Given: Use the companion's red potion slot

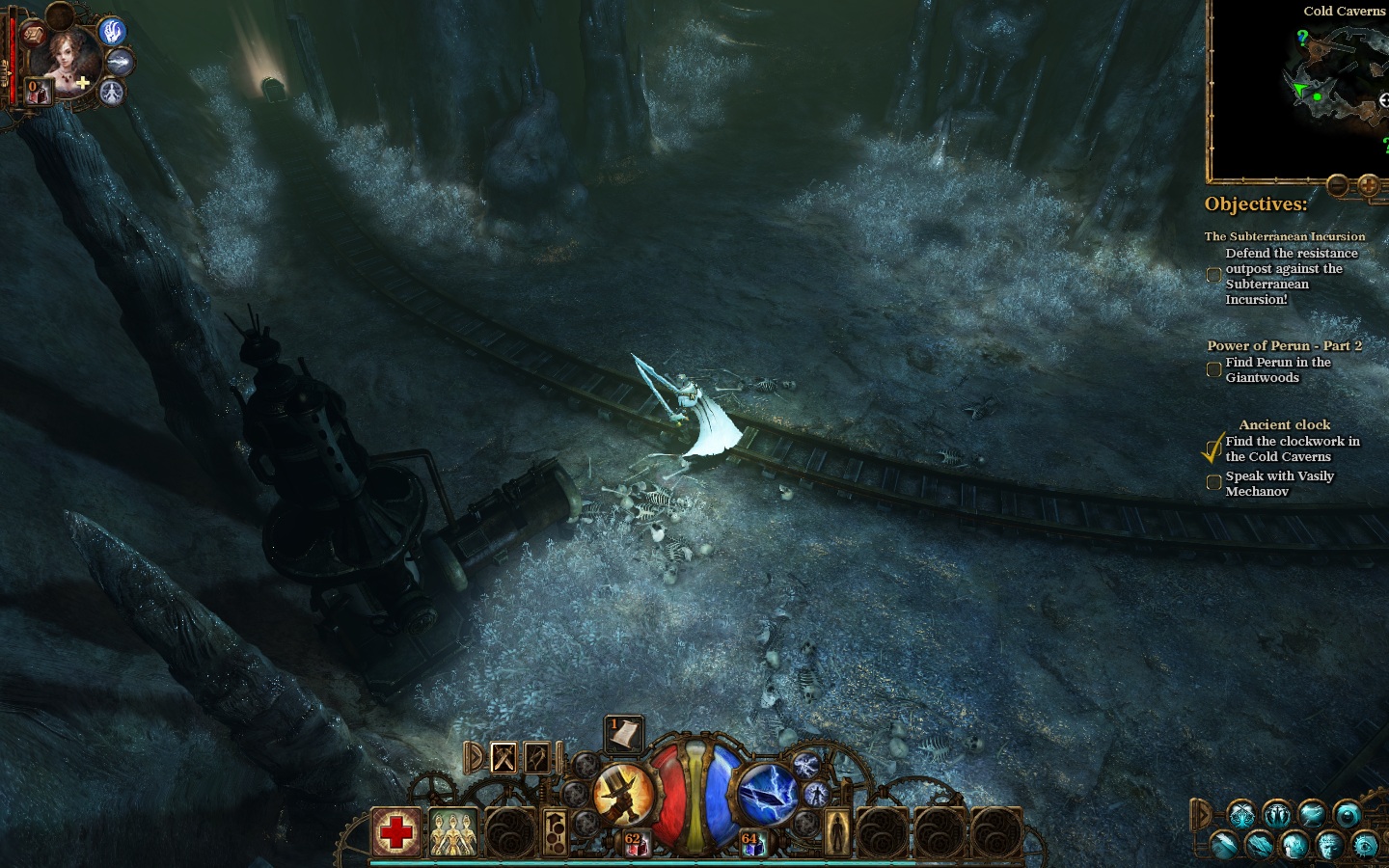Looking at the screenshot, I should pos(36,92).
